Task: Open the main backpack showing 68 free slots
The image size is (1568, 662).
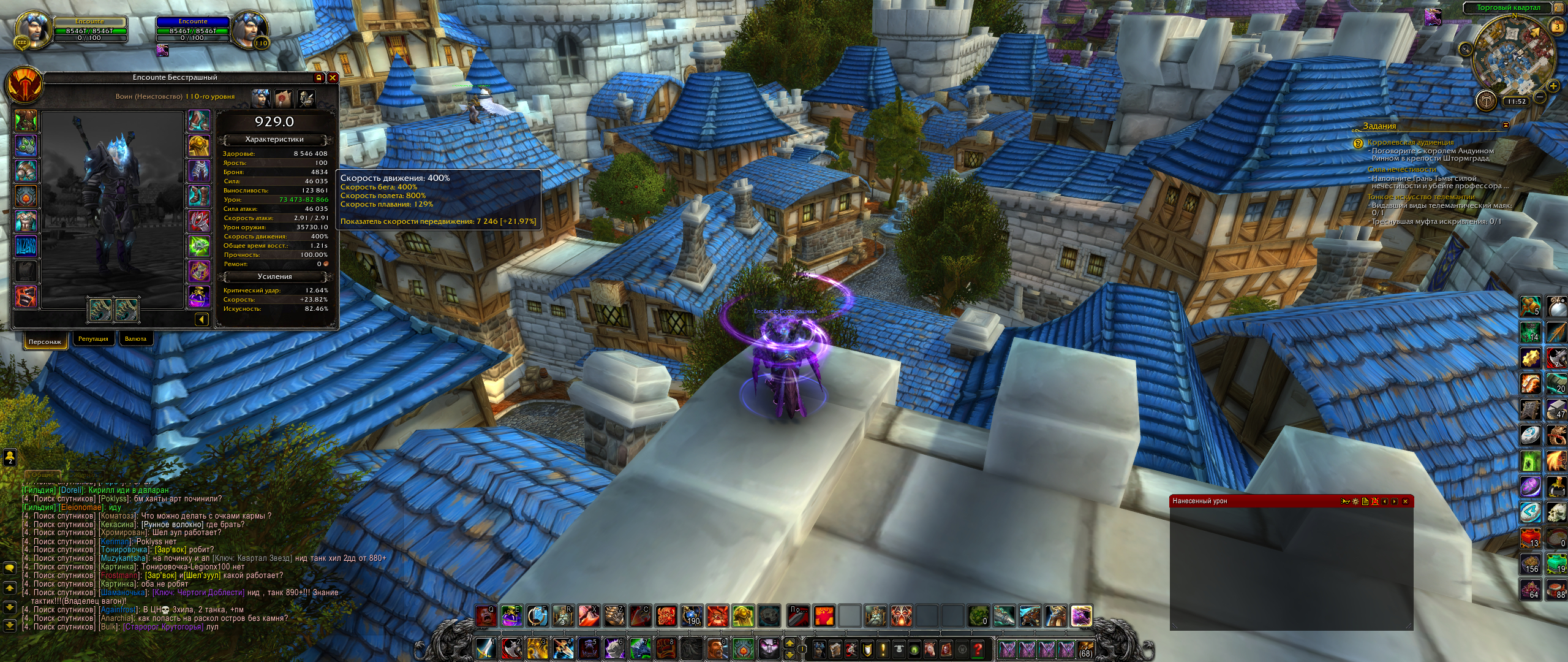Action: (1086, 649)
